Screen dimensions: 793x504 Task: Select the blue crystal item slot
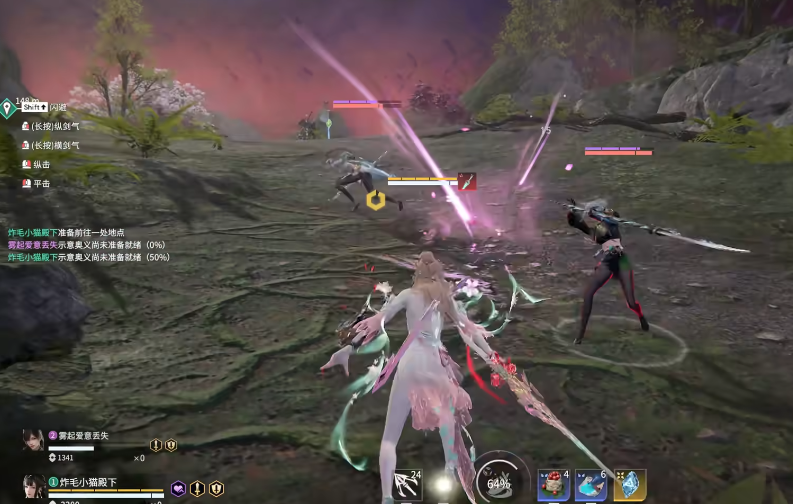[x=630, y=485]
